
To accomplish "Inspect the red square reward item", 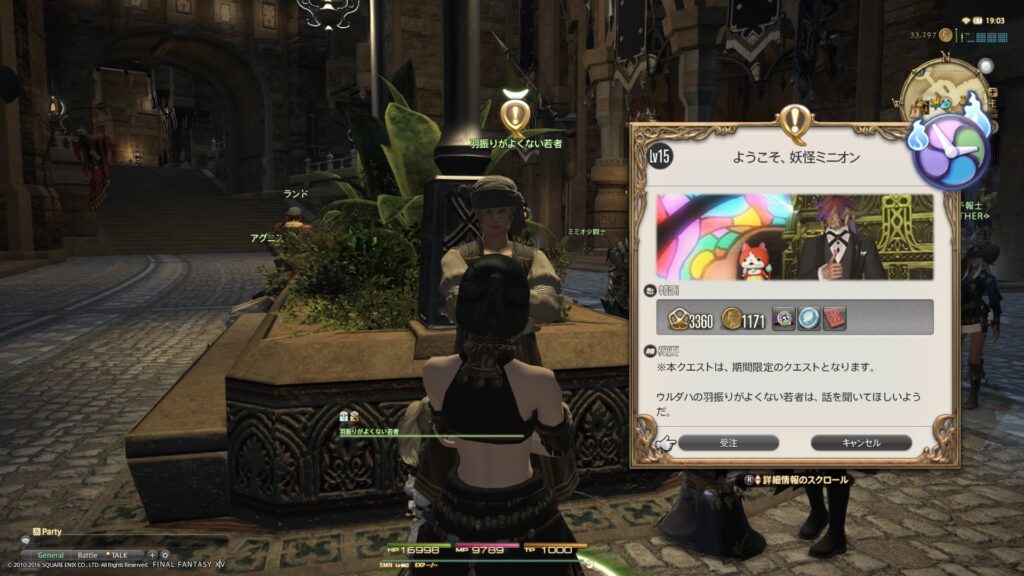I will pos(833,318).
